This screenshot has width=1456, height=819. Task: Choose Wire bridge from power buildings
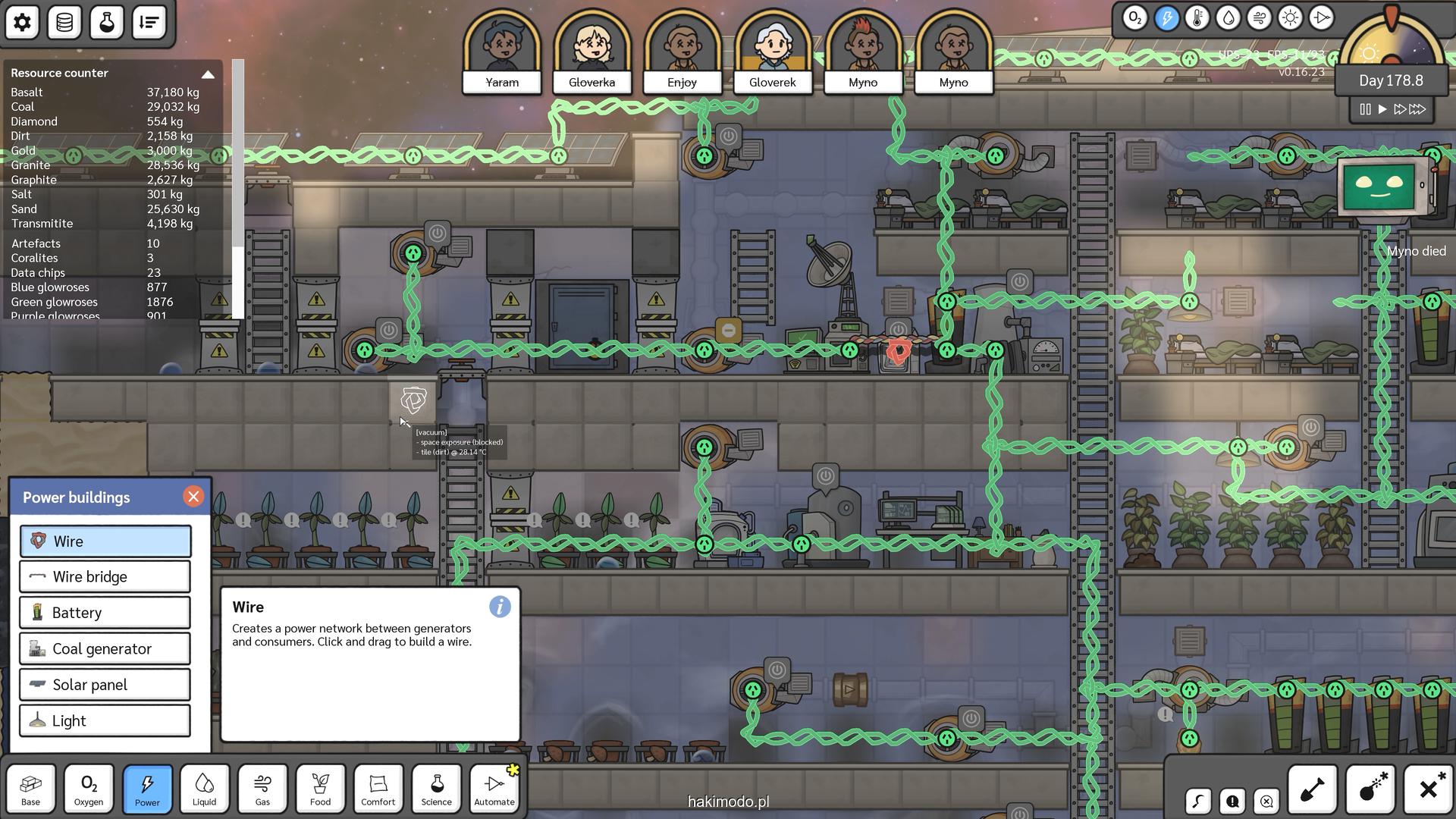tap(105, 577)
